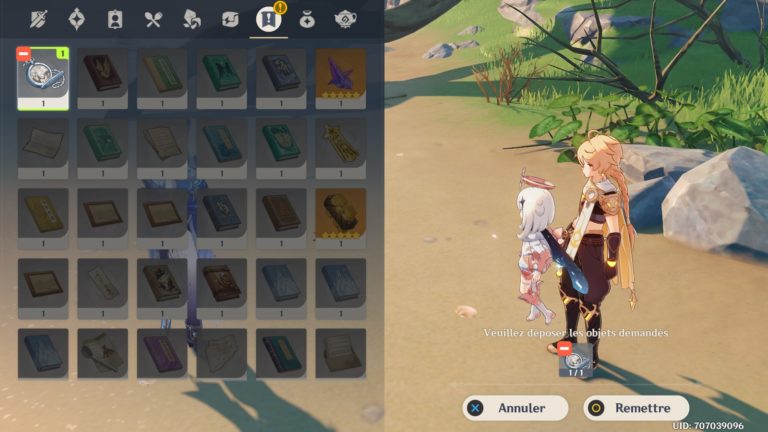Cancel with the Annuler button
Viewport: 768px width, 432px height.
(x=515, y=408)
